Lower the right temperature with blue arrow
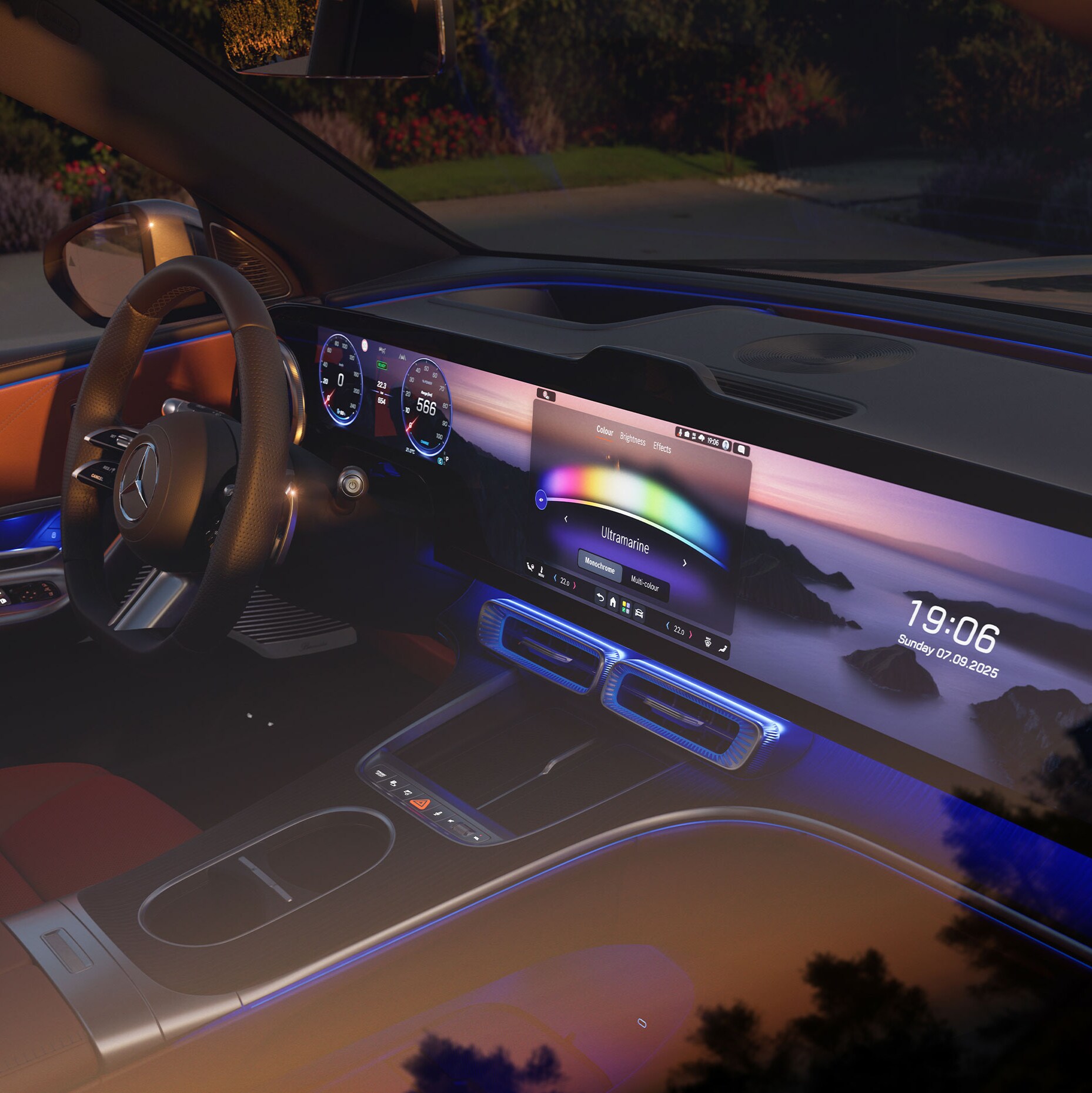The image size is (1092, 1093). tap(667, 627)
